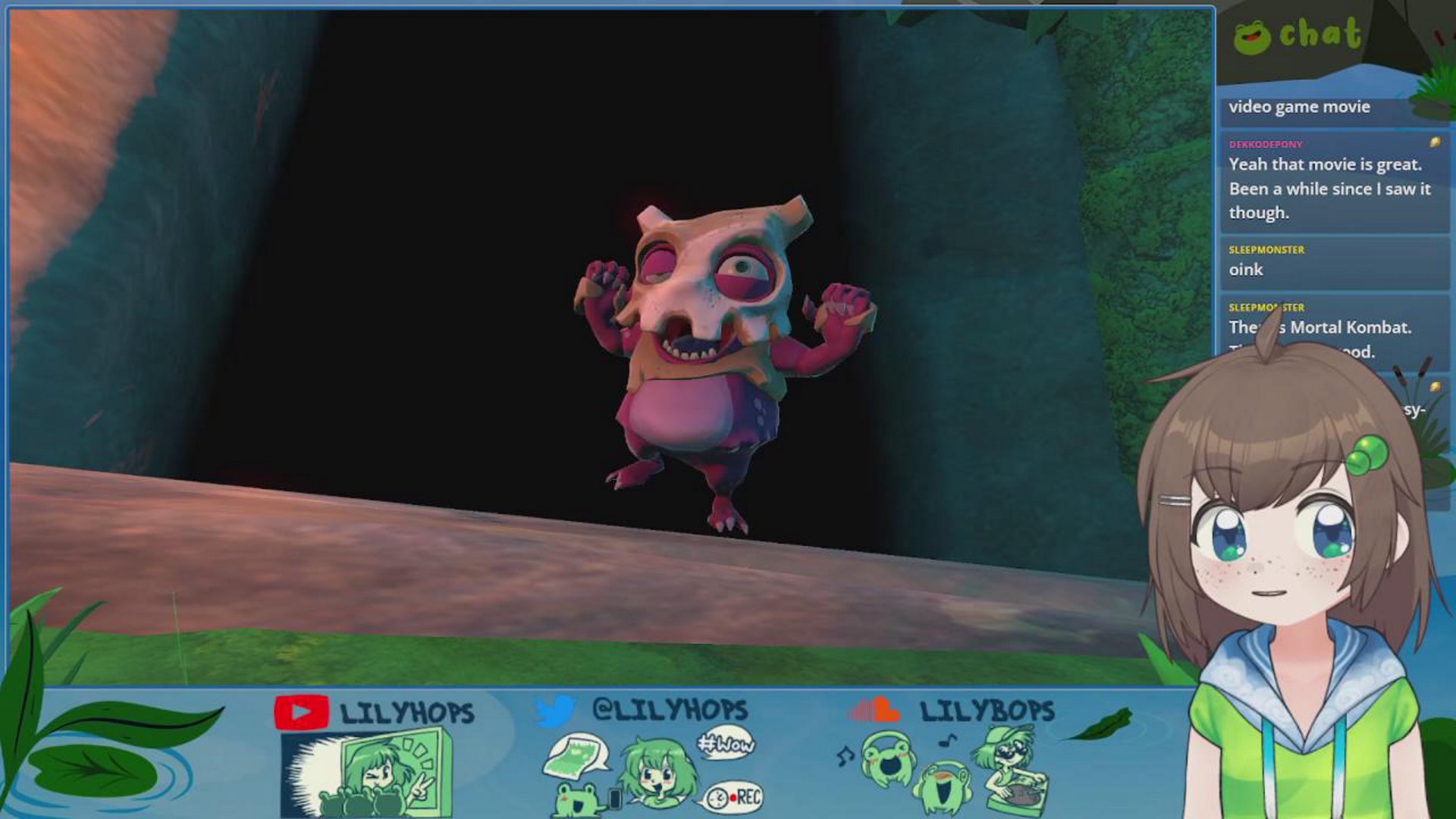Select DekkoDePony's chat message about the movie
Viewport: 1456px width, 819px height.
click(x=1329, y=188)
